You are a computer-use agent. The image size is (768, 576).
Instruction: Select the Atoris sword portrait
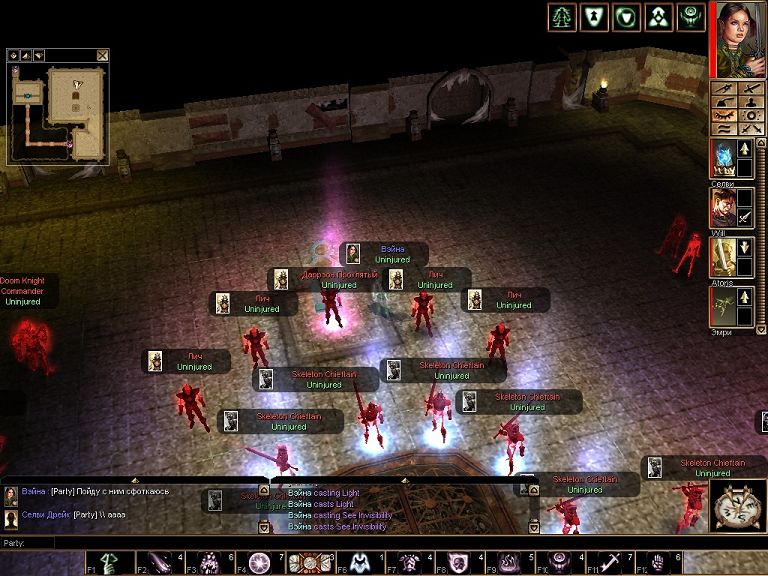click(724, 257)
